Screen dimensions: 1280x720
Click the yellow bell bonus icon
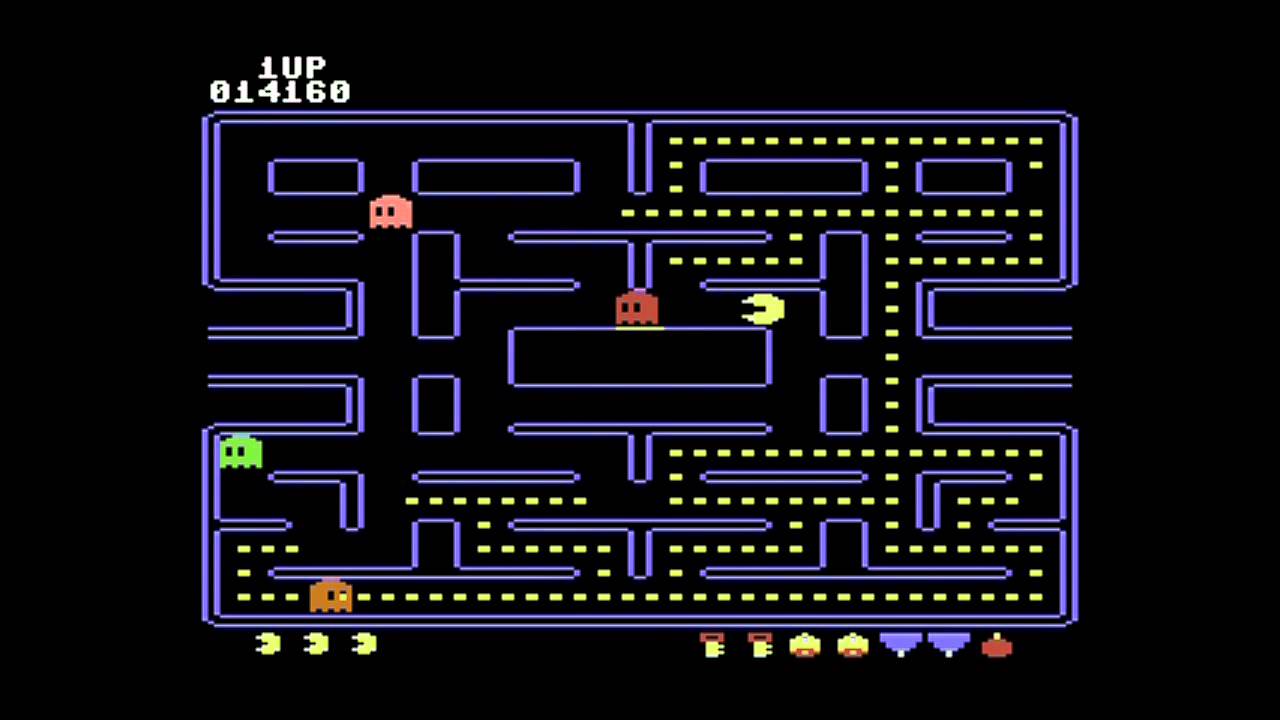(806, 646)
